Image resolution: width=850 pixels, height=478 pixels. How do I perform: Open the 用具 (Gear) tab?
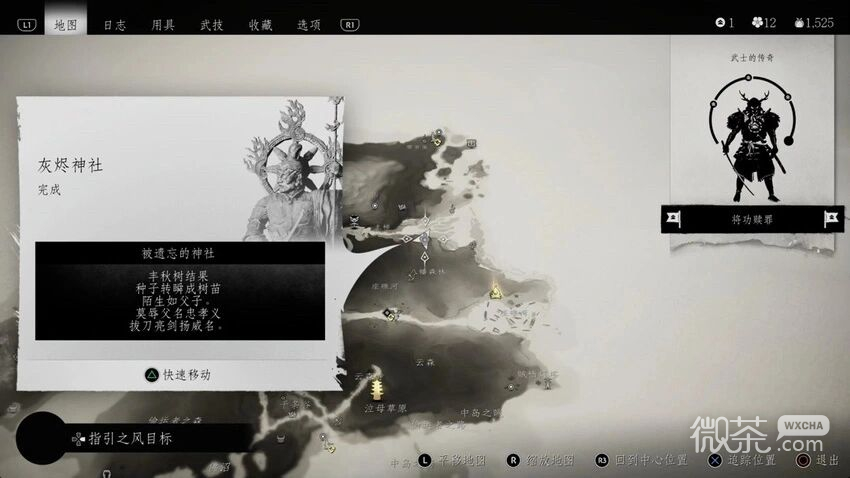click(163, 23)
